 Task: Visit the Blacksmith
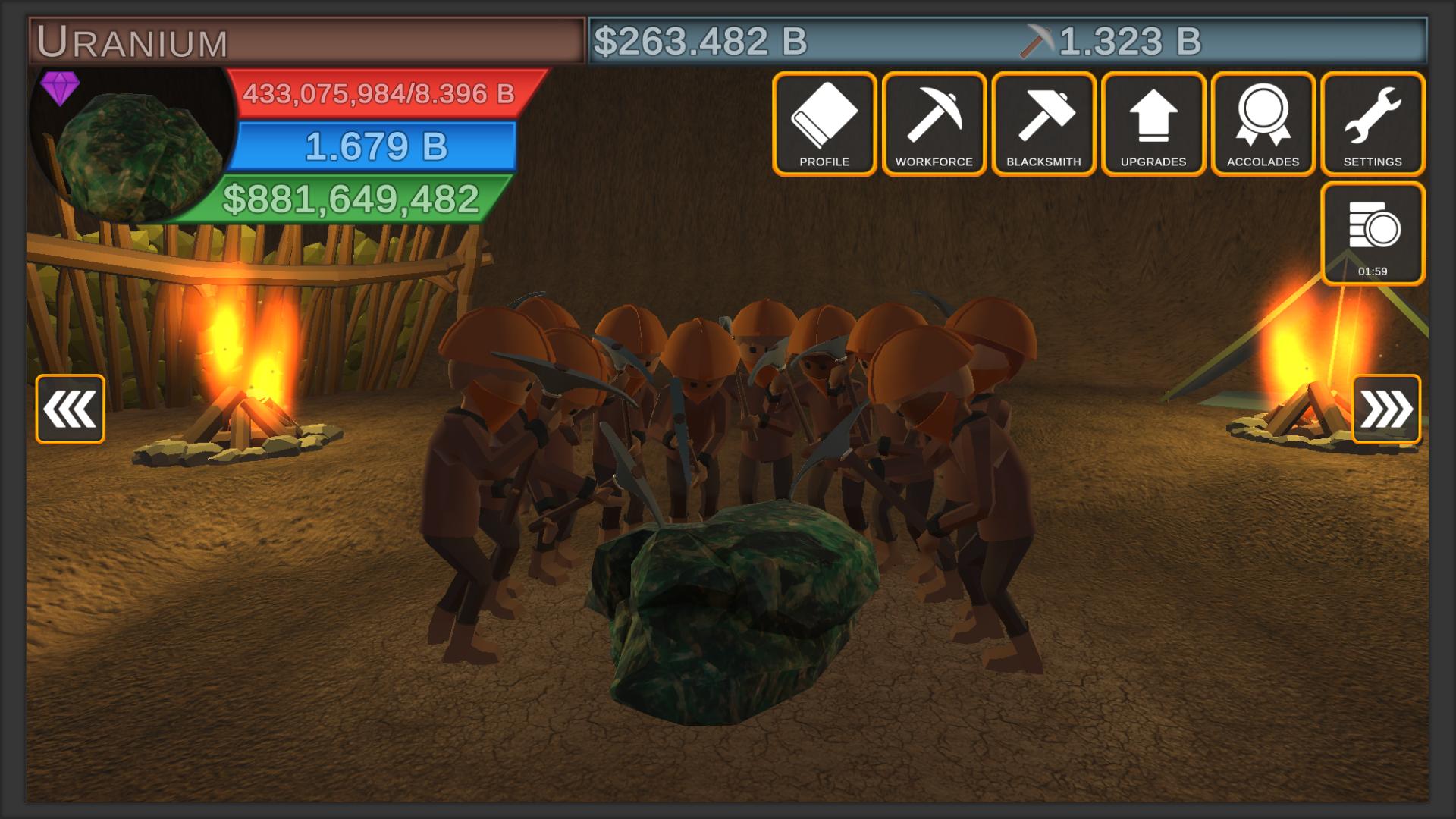click(1043, 124)
